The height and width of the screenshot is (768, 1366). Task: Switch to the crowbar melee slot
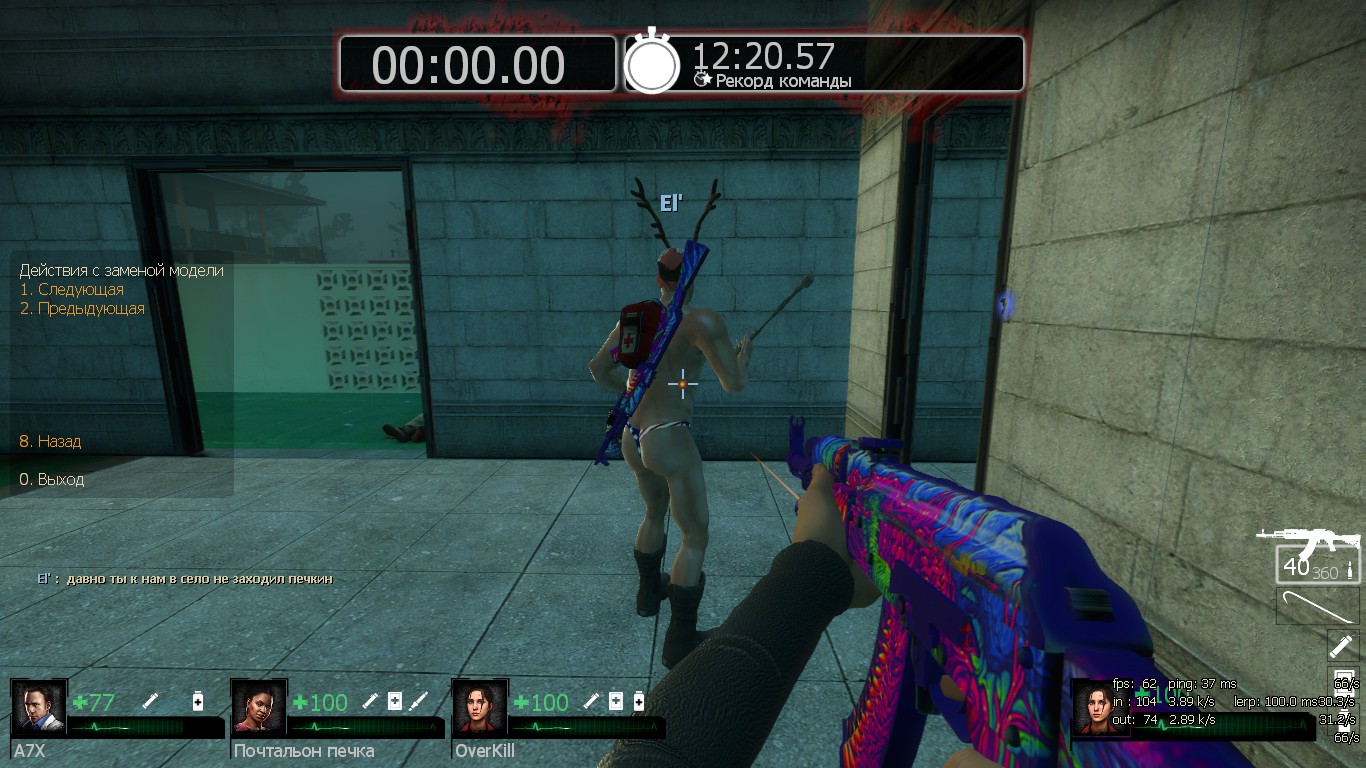(1318, 606)
